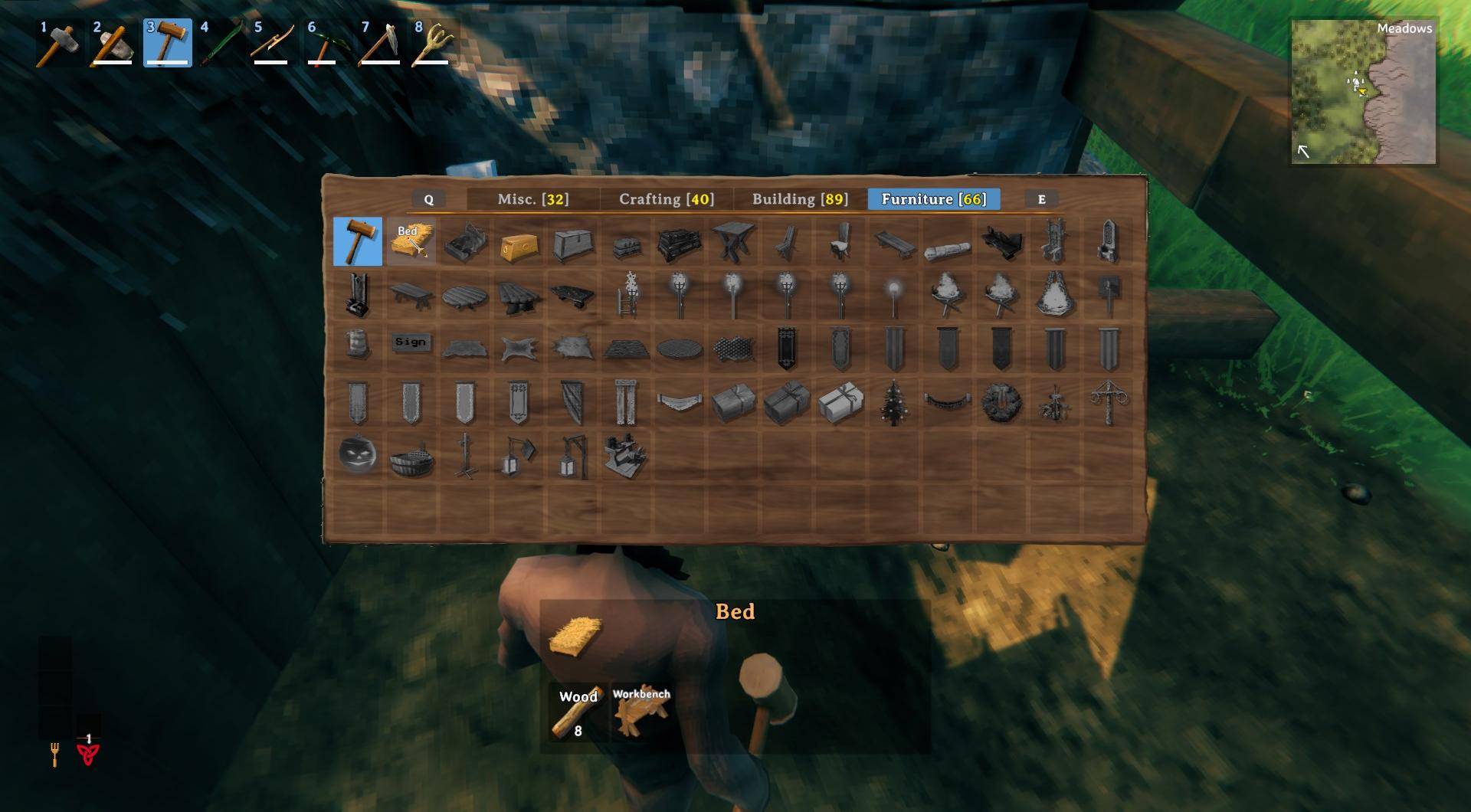The height and width of the screenshot is (812, 1471).
Task: Select the hot tub piece
Action: (x=411, y=457)
